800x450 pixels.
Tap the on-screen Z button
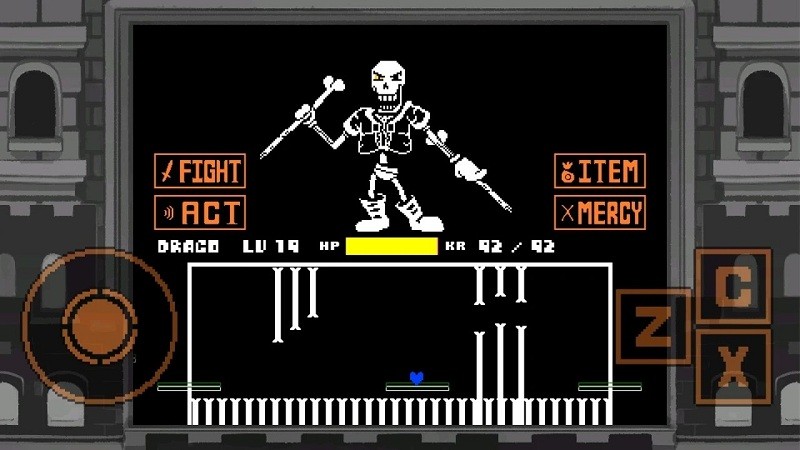coord(654,326)
